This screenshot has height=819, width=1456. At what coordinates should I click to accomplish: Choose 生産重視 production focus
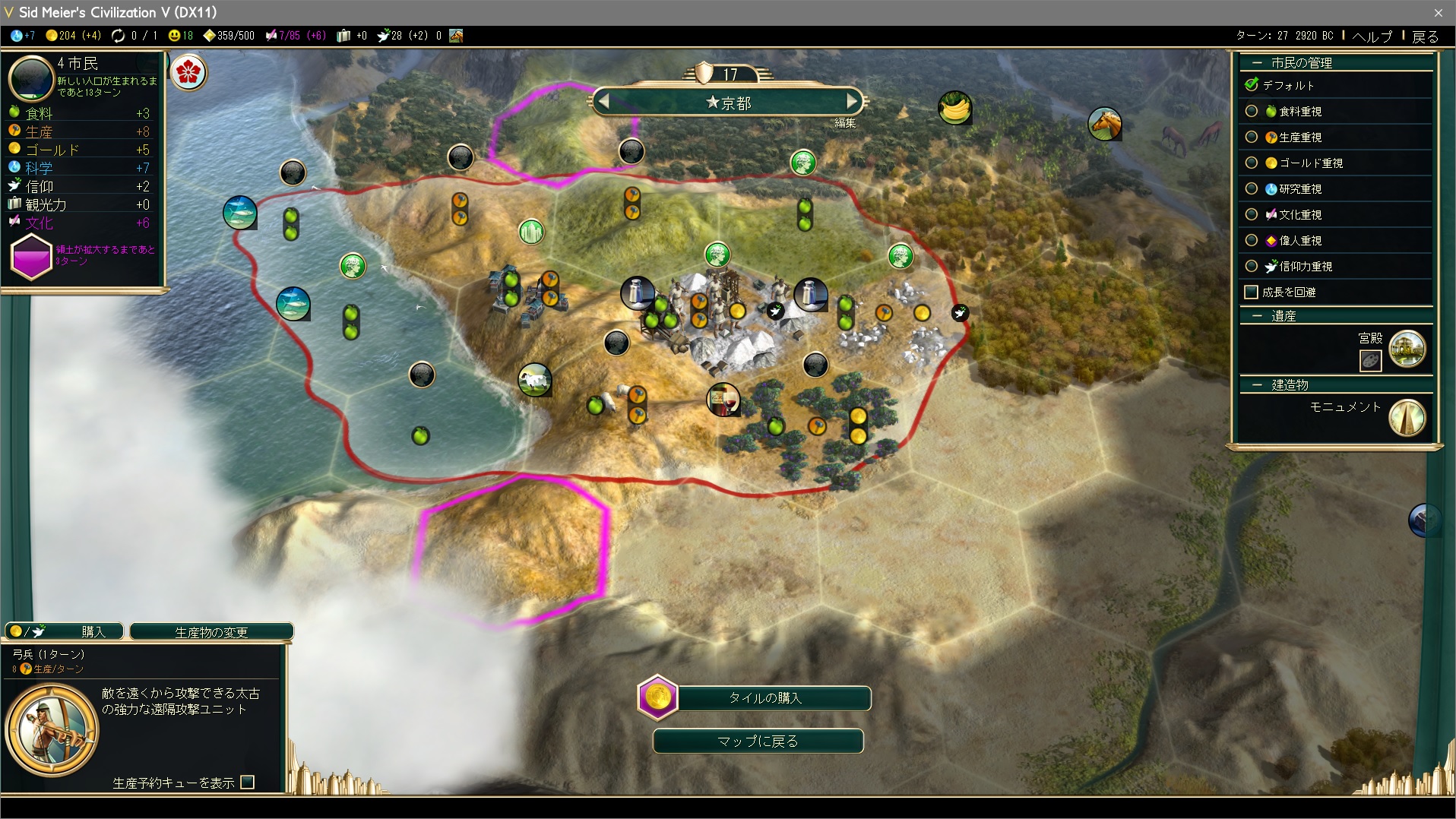1252,138
